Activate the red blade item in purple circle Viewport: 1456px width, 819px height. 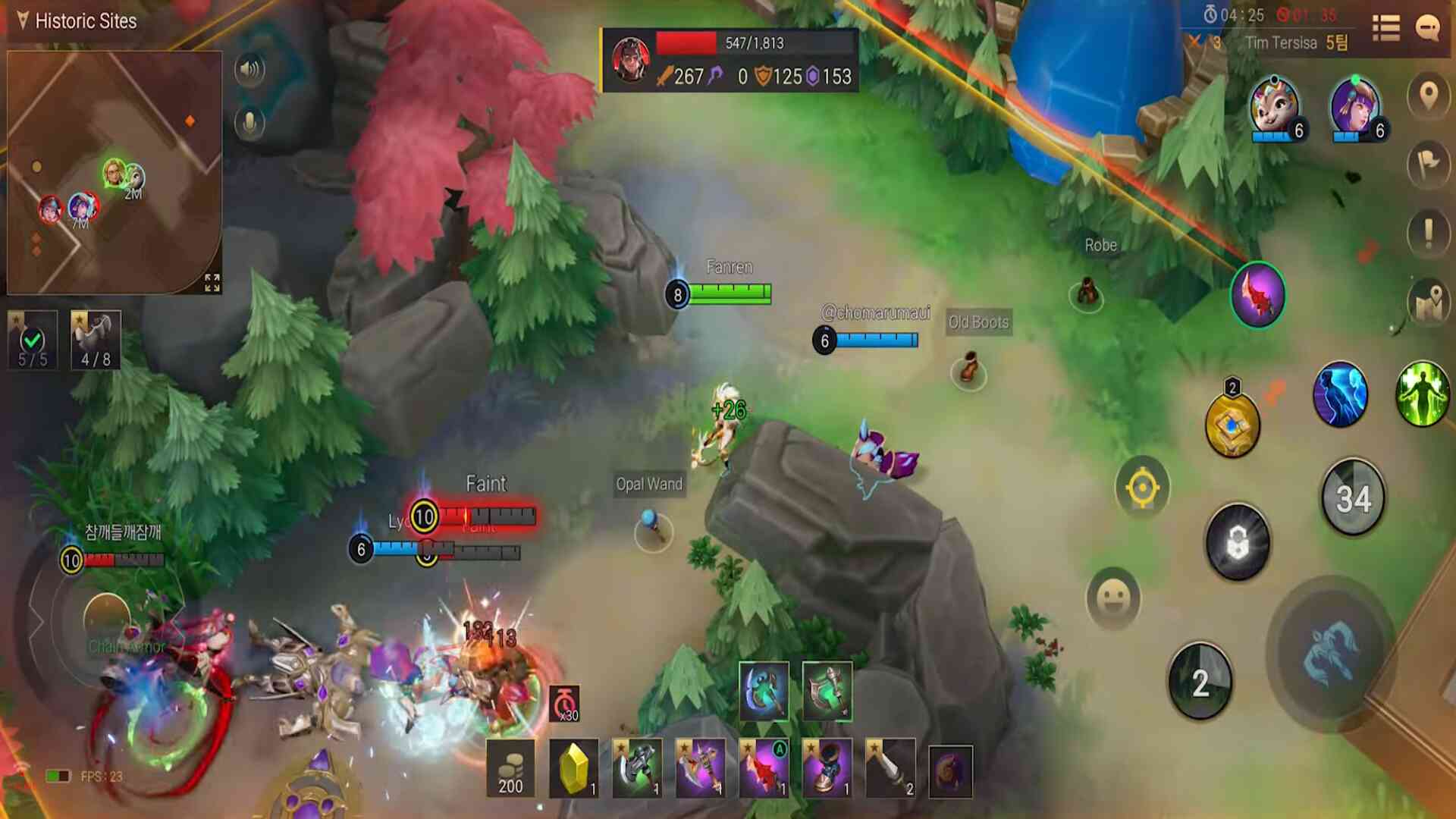pos(1257,295)
